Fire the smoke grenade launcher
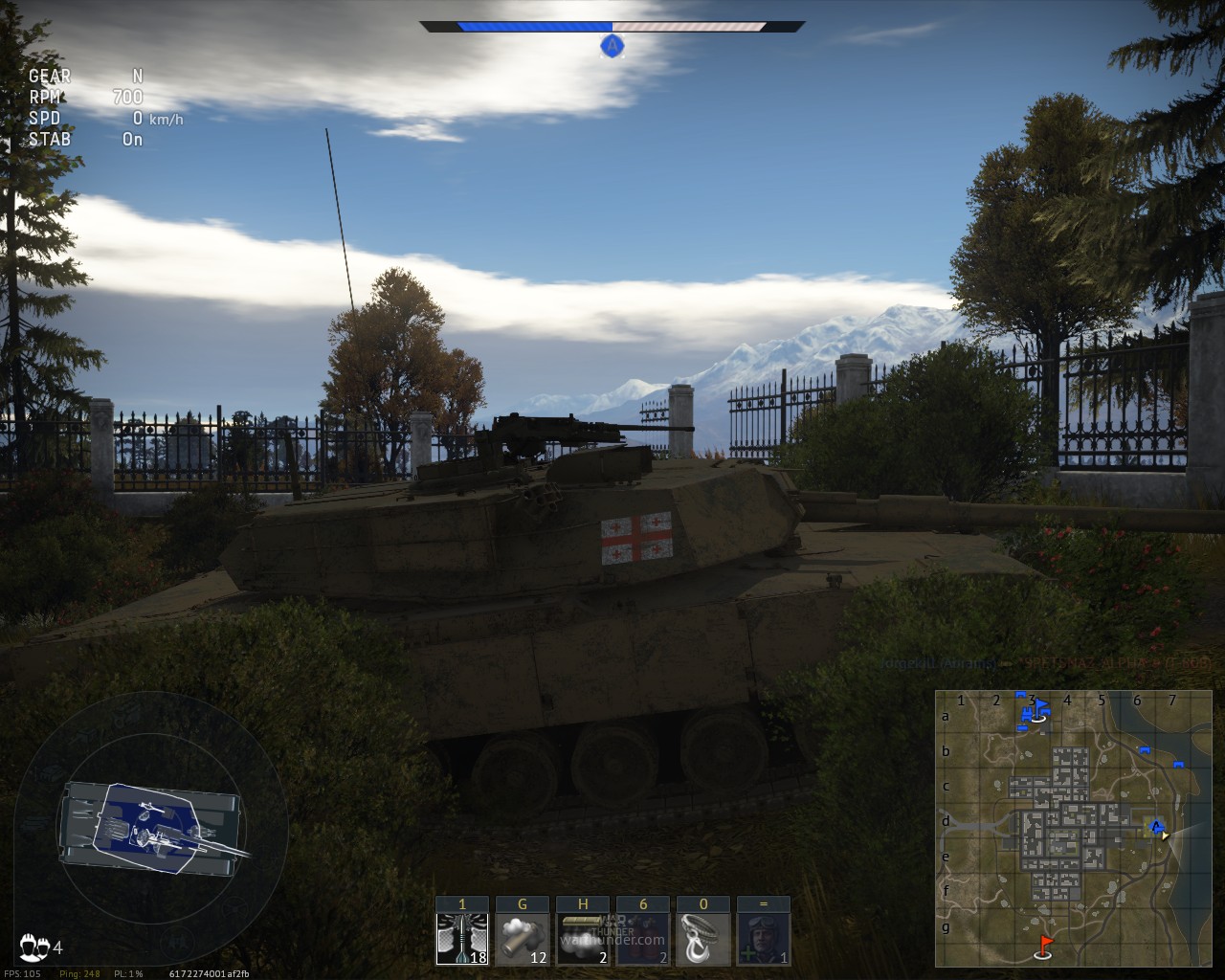 [x=523, y=938]
